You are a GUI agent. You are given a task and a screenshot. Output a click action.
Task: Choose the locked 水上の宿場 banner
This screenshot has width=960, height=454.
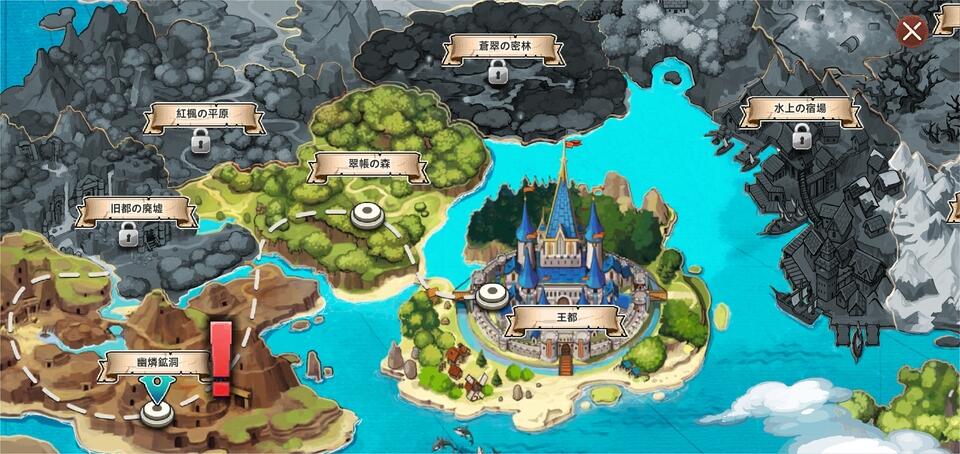pos(799,111)
